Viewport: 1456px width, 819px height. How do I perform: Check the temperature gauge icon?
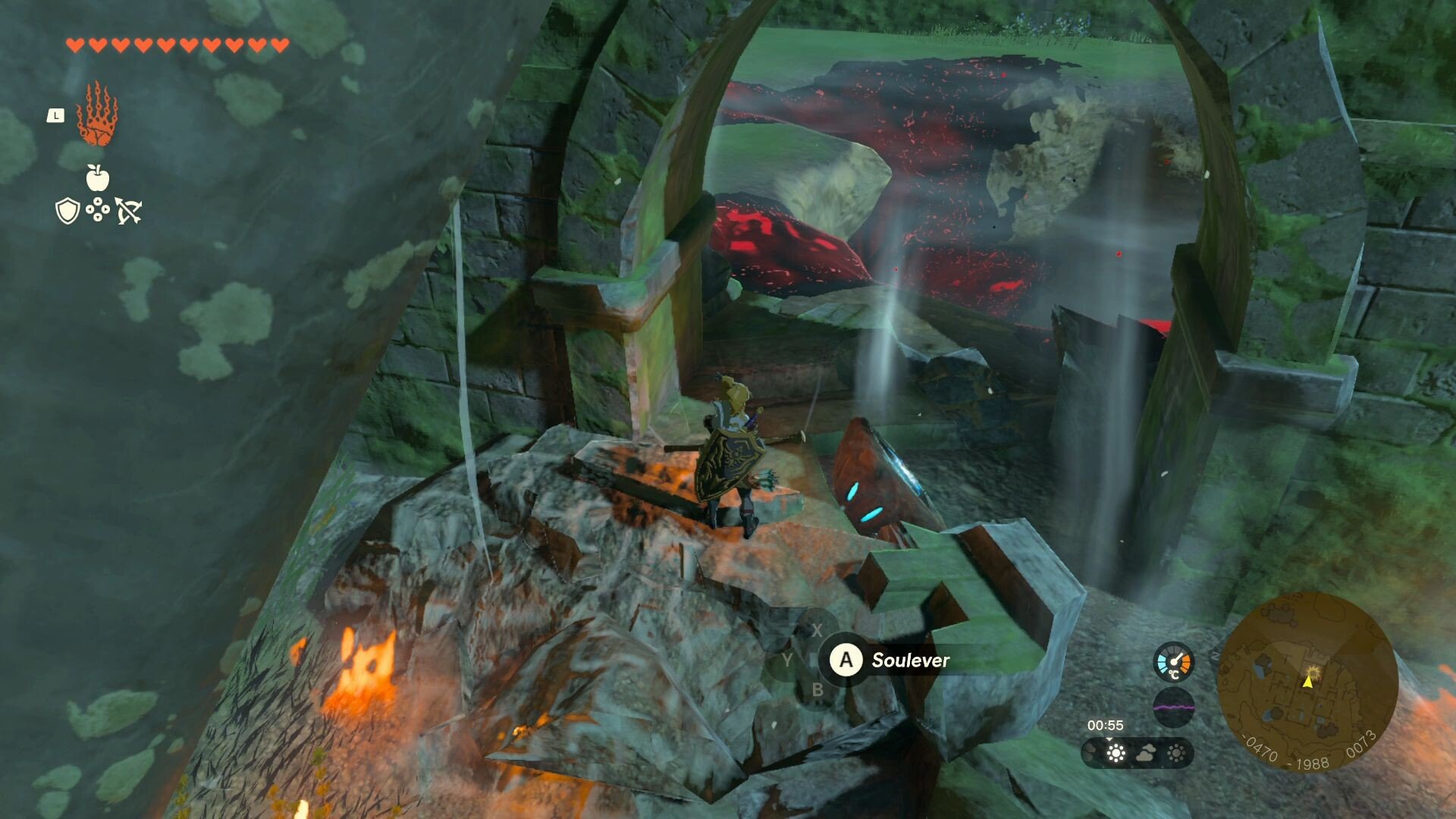[x=1173, y=661]
